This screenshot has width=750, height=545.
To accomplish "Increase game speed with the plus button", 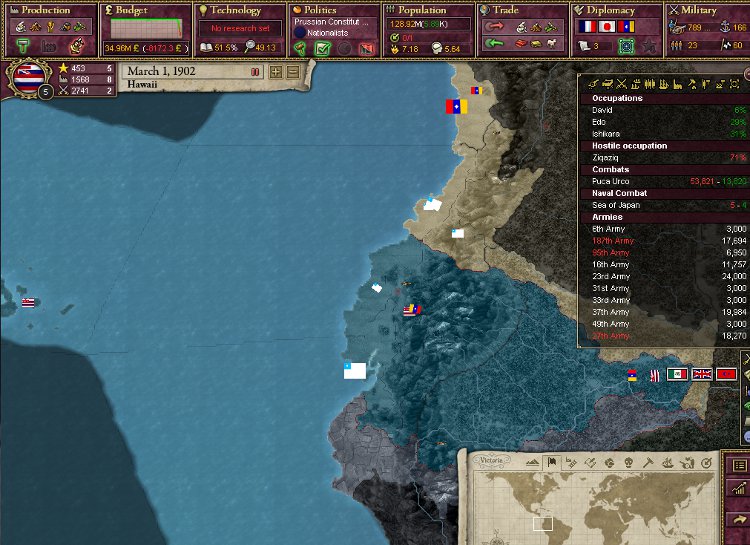I will [x=275, y=72].
